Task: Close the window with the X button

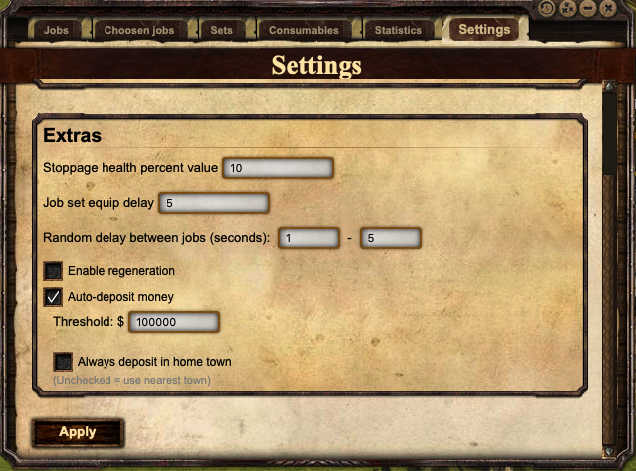Action: click(x=609, y=9)
